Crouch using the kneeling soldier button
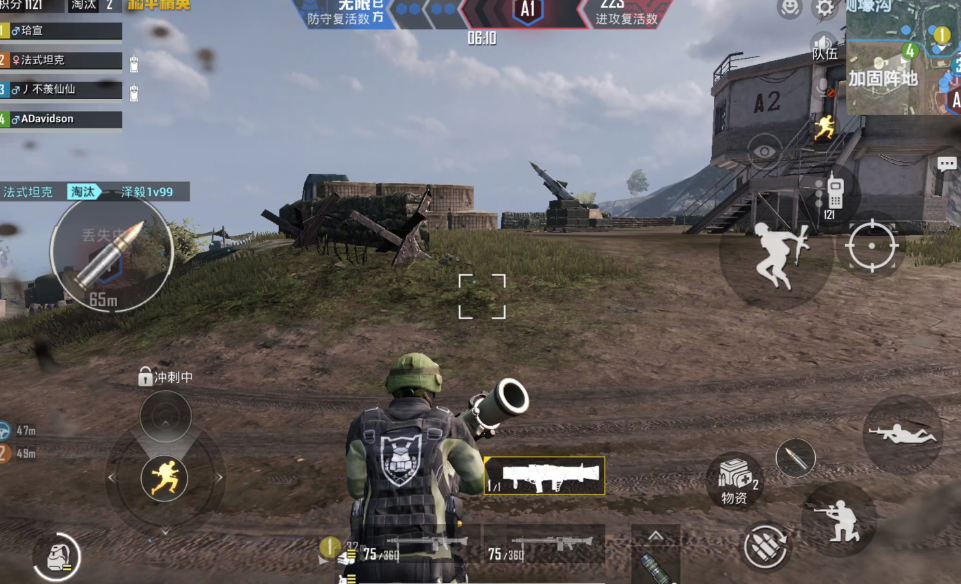Image resolution: width=961 pixels, height=584 pixels. [x=838, y=519]
